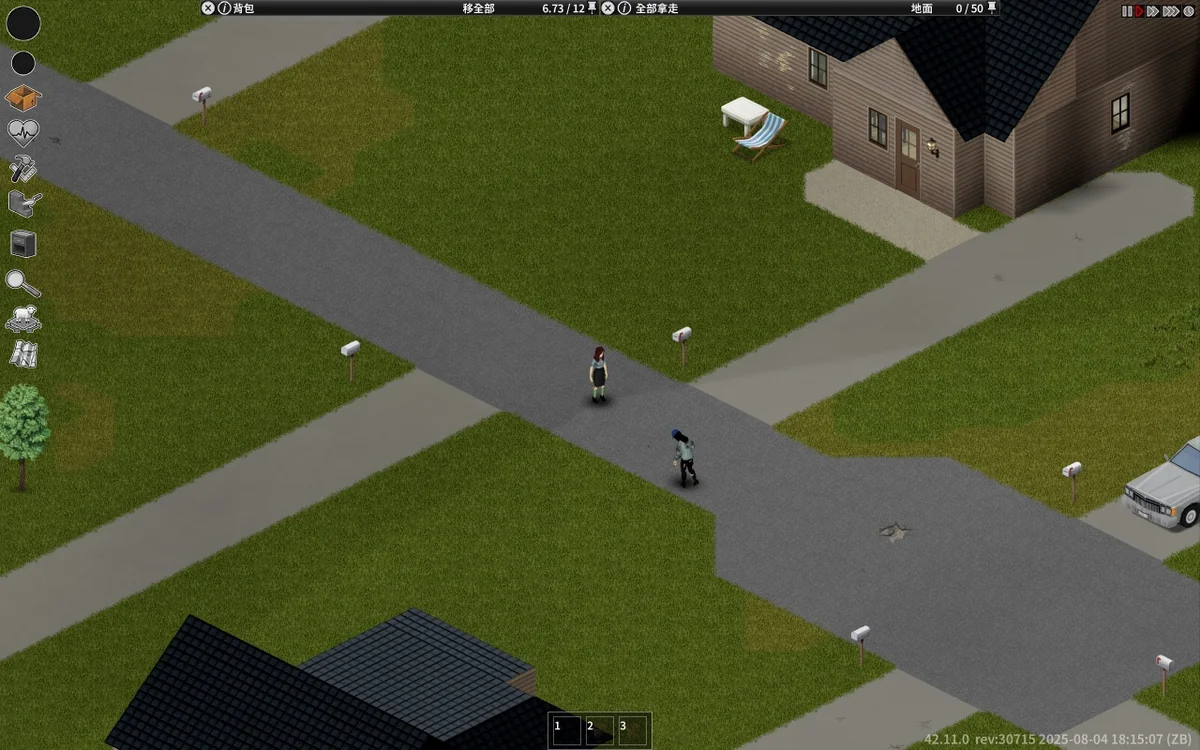Close the 背包 inventory panel
This screenshot has width=1200, height=750.
[208, 8]
